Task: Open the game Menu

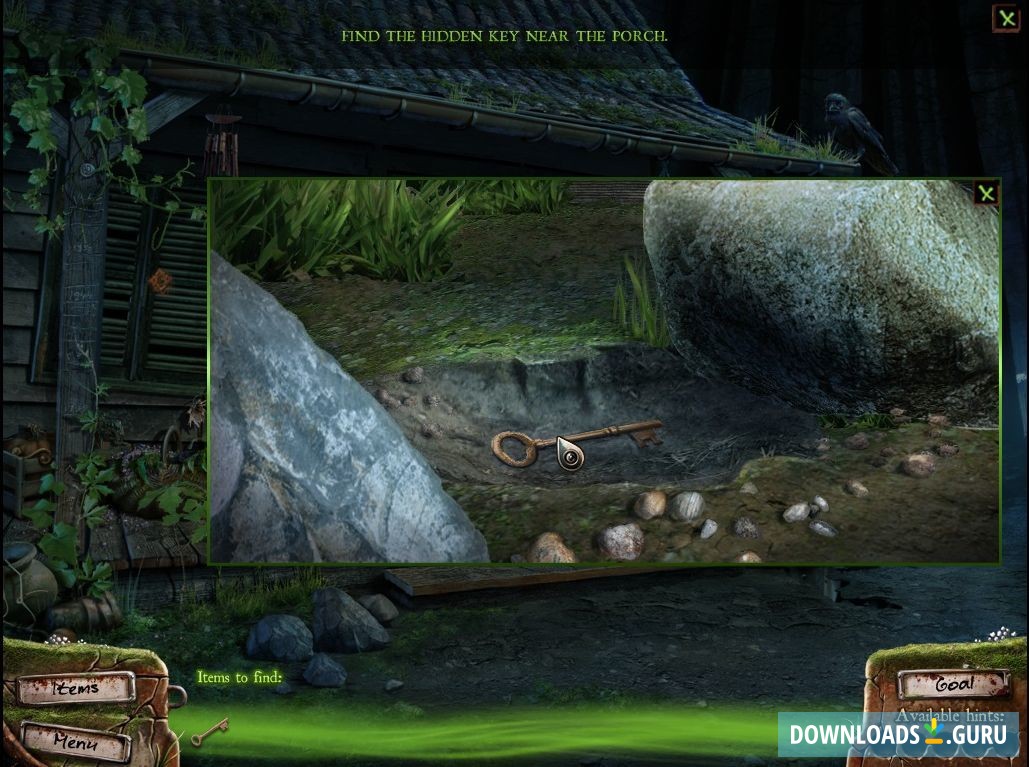Action: pyautogui.click(x=76, y=741)
